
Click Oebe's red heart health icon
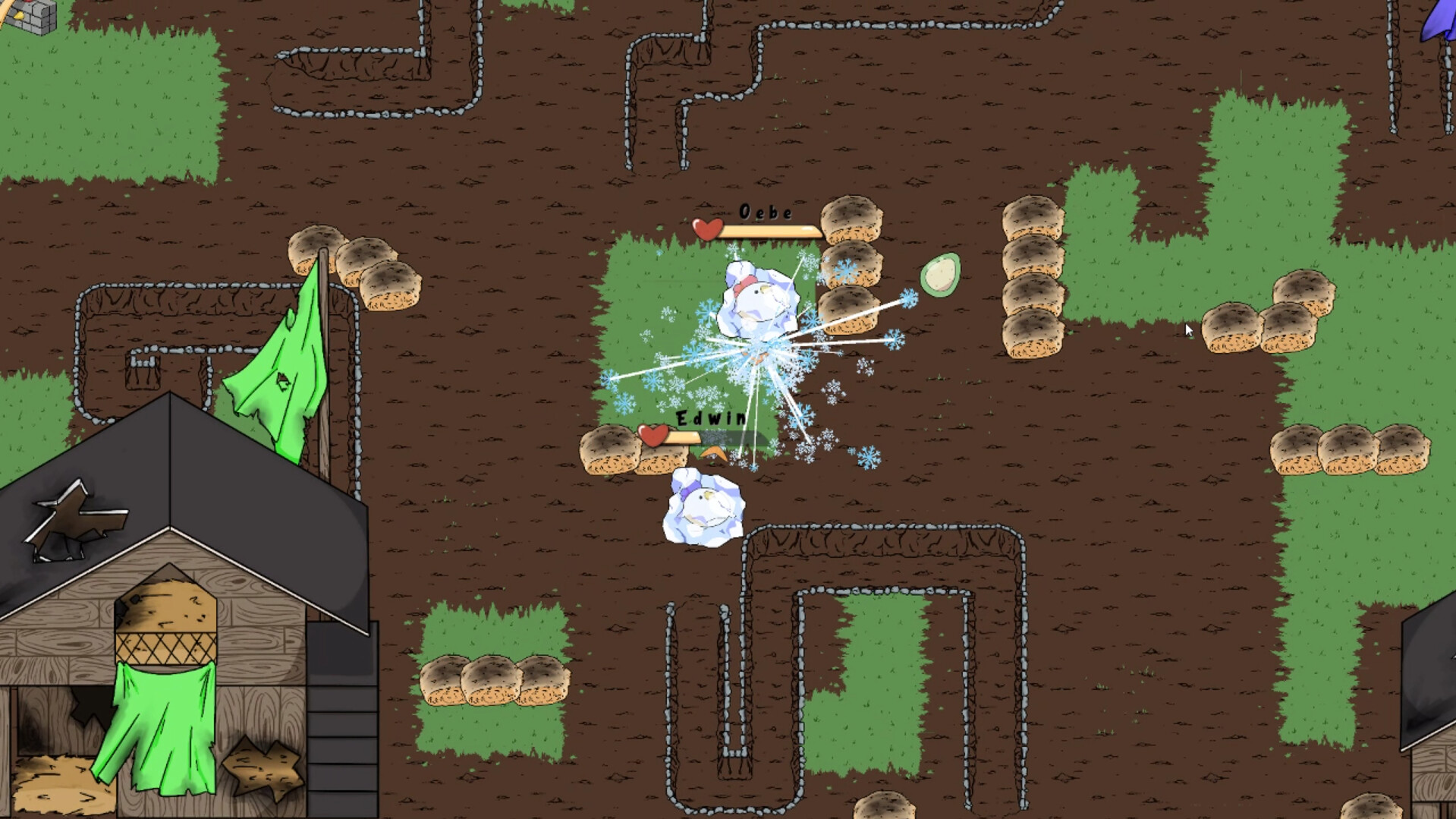click(706, 228)
